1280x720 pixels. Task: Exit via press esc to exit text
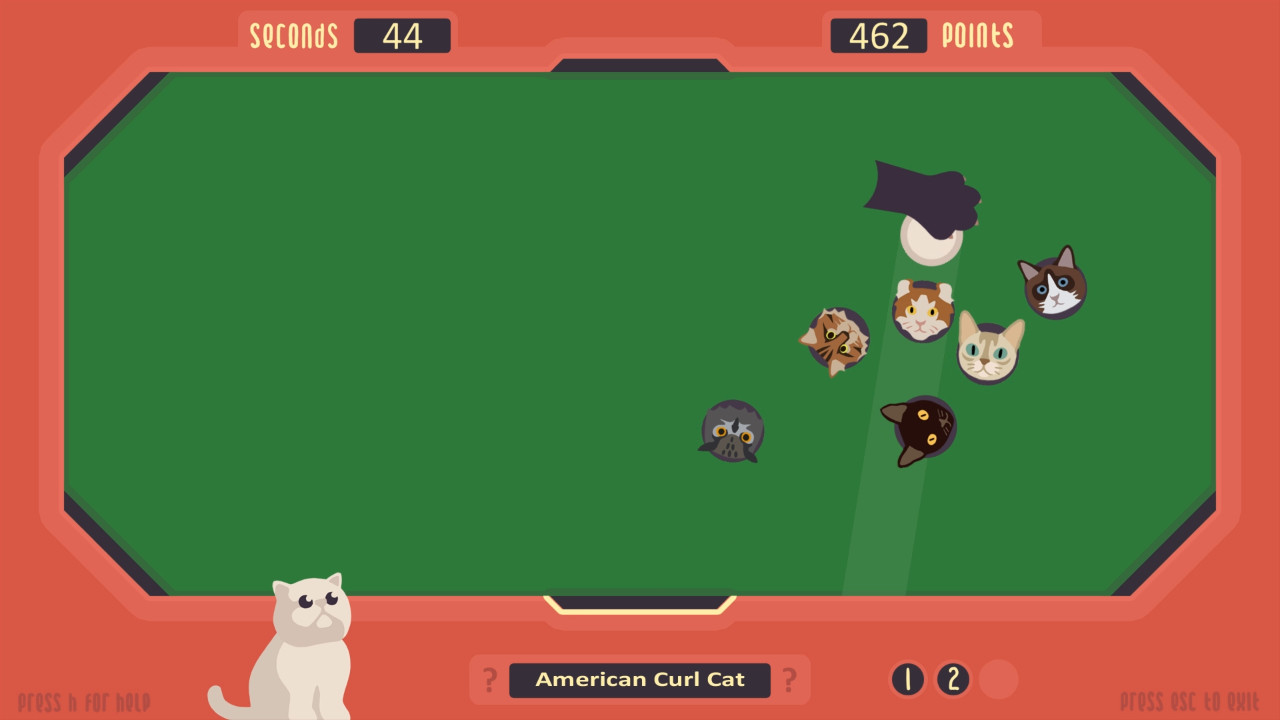click(x=1190, y=701)
